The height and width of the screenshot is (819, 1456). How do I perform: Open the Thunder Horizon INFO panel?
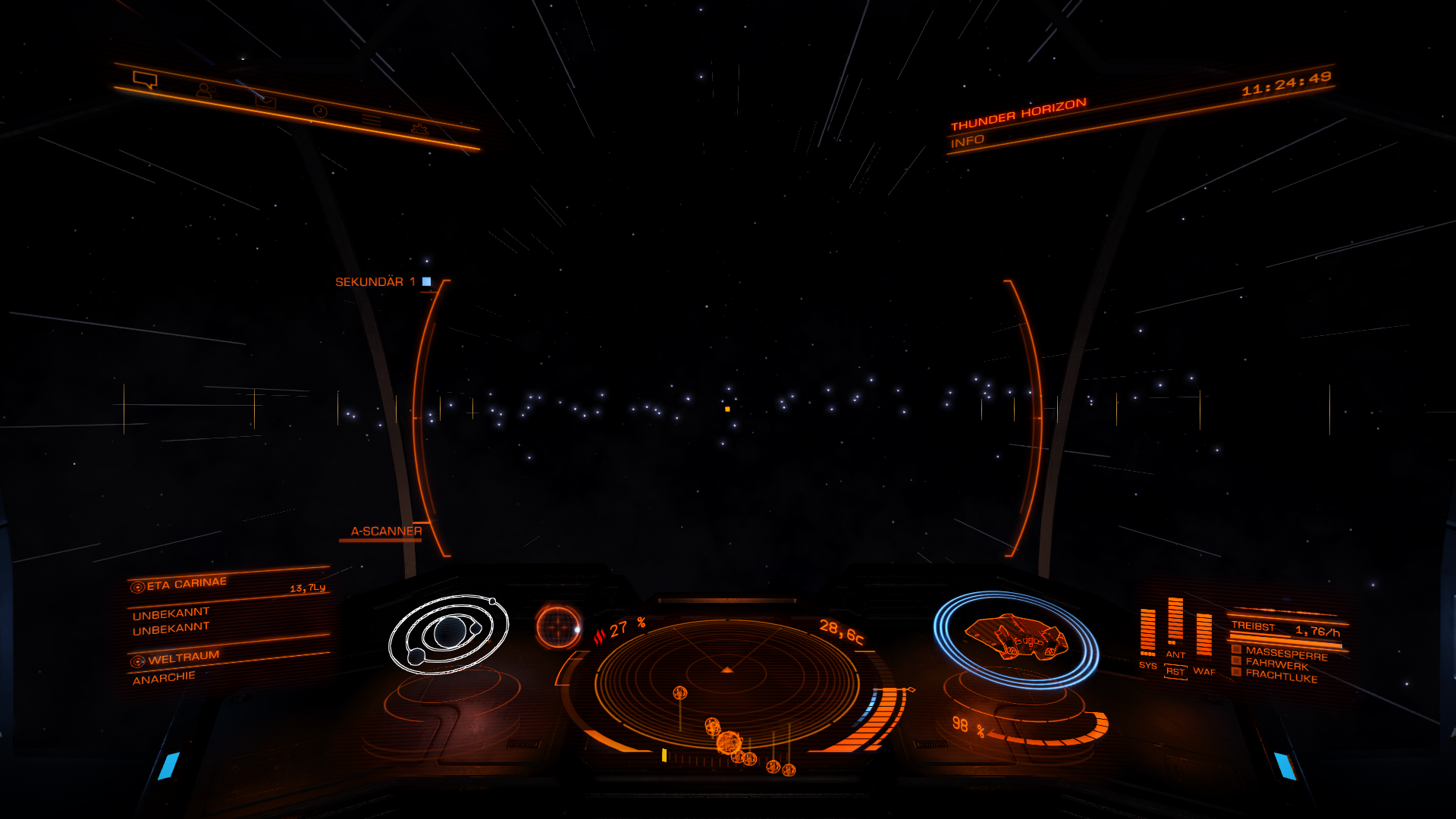click(968, 141)
